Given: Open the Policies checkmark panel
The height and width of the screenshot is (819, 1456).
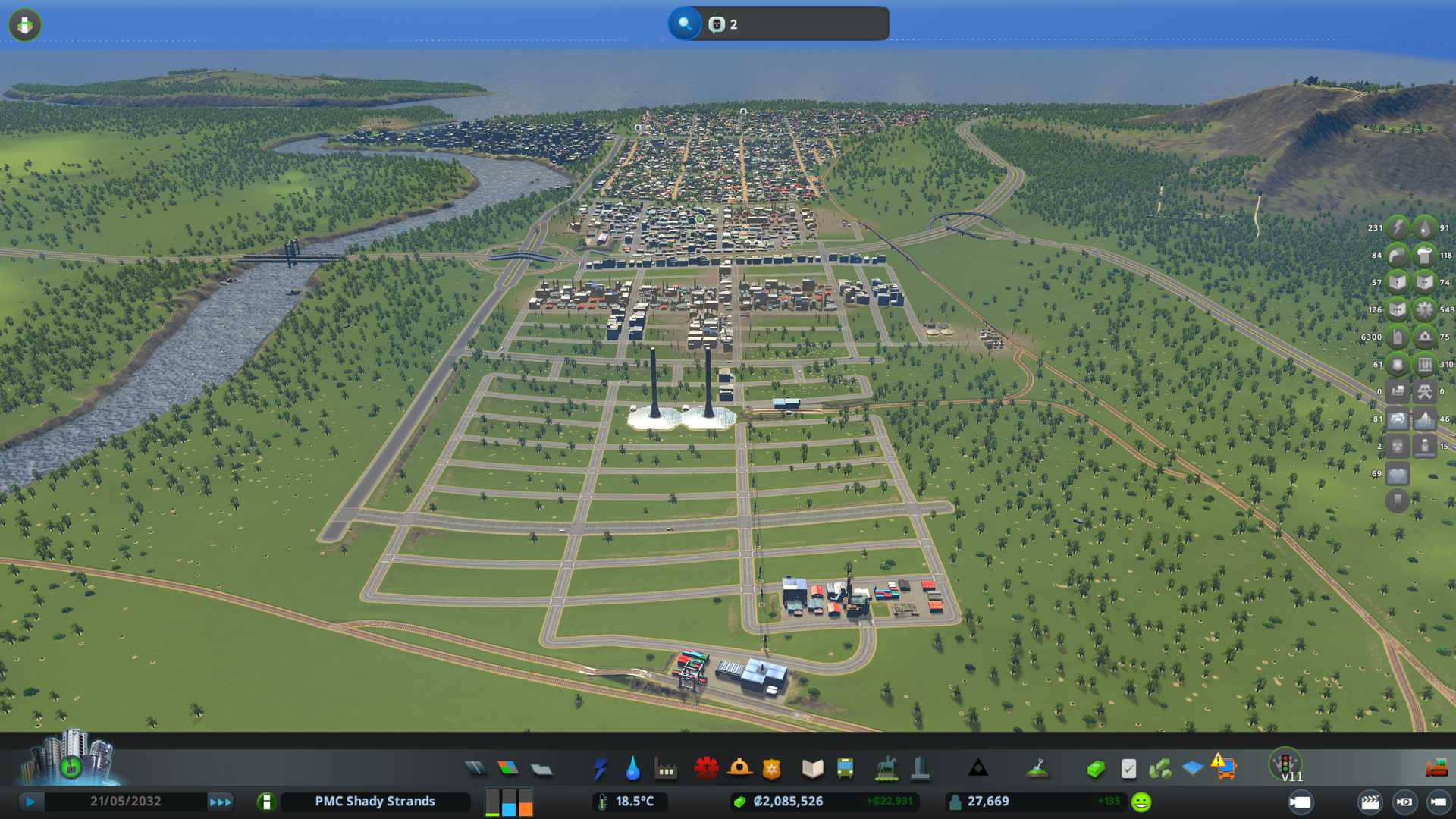Looking at the screenshot, I should tap(1128, 769).
